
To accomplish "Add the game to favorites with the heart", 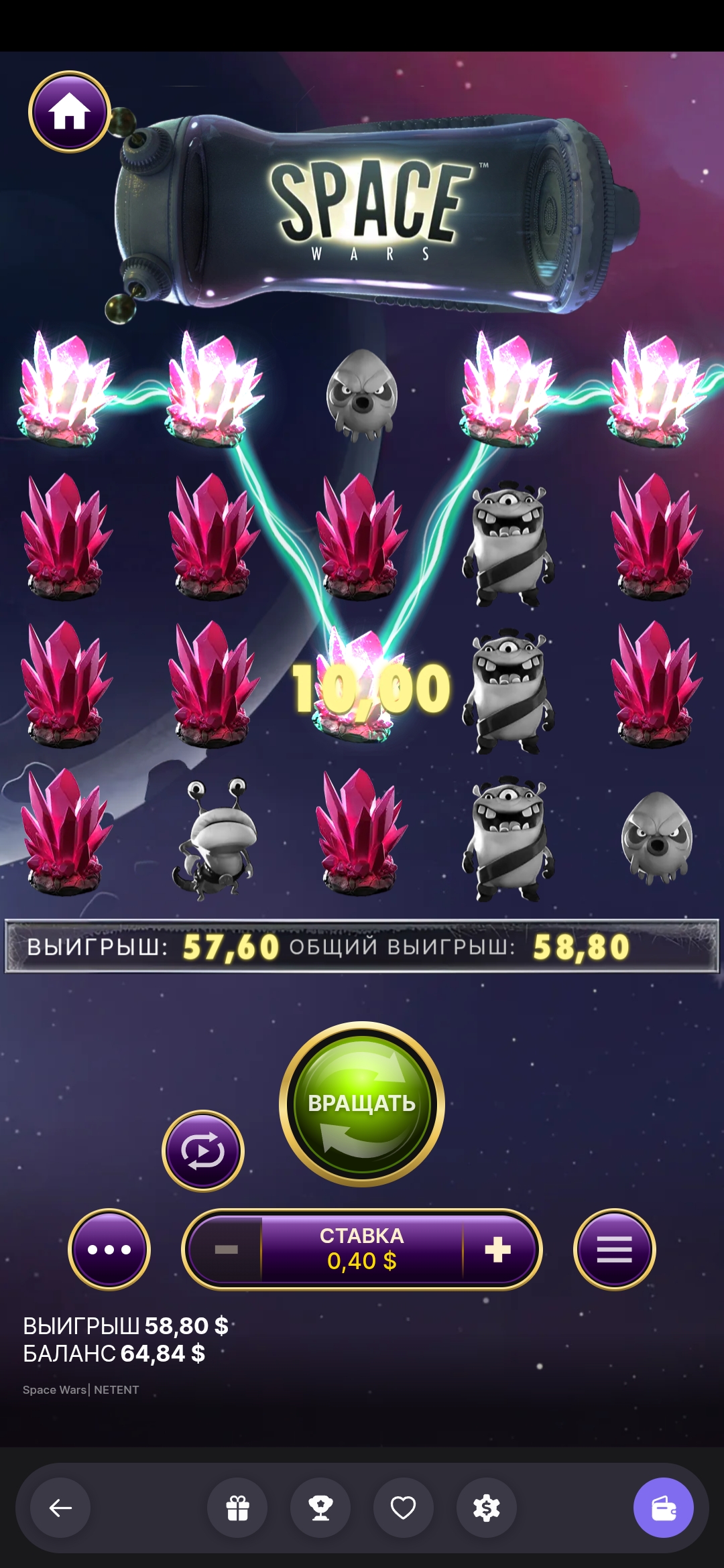I will [x=404, y=1508].
